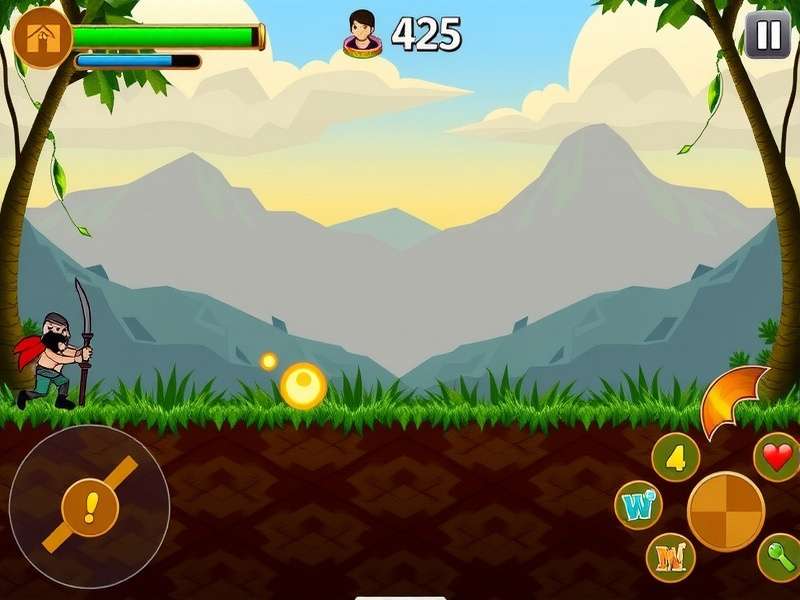The height and width of the screenshot is (600, 800).
Task: Activate the yellow number 4 skill
Action: pos(675,458)
